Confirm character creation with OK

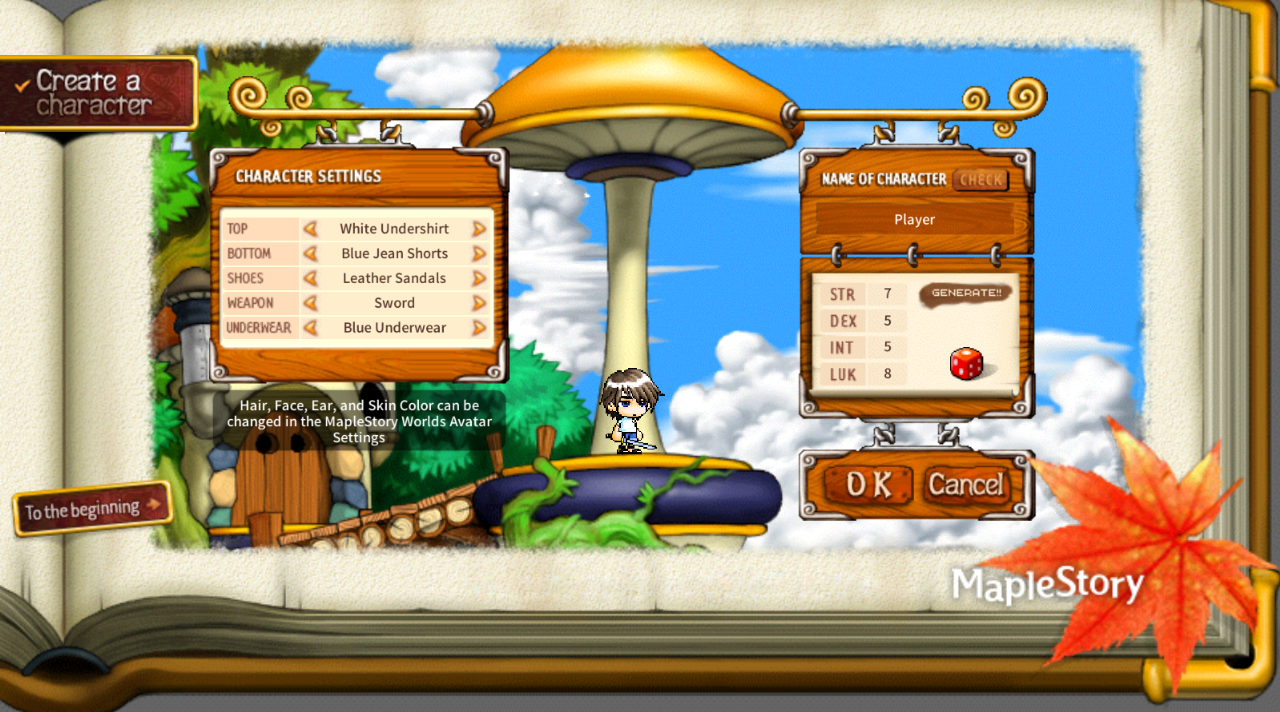click(867, 485)
